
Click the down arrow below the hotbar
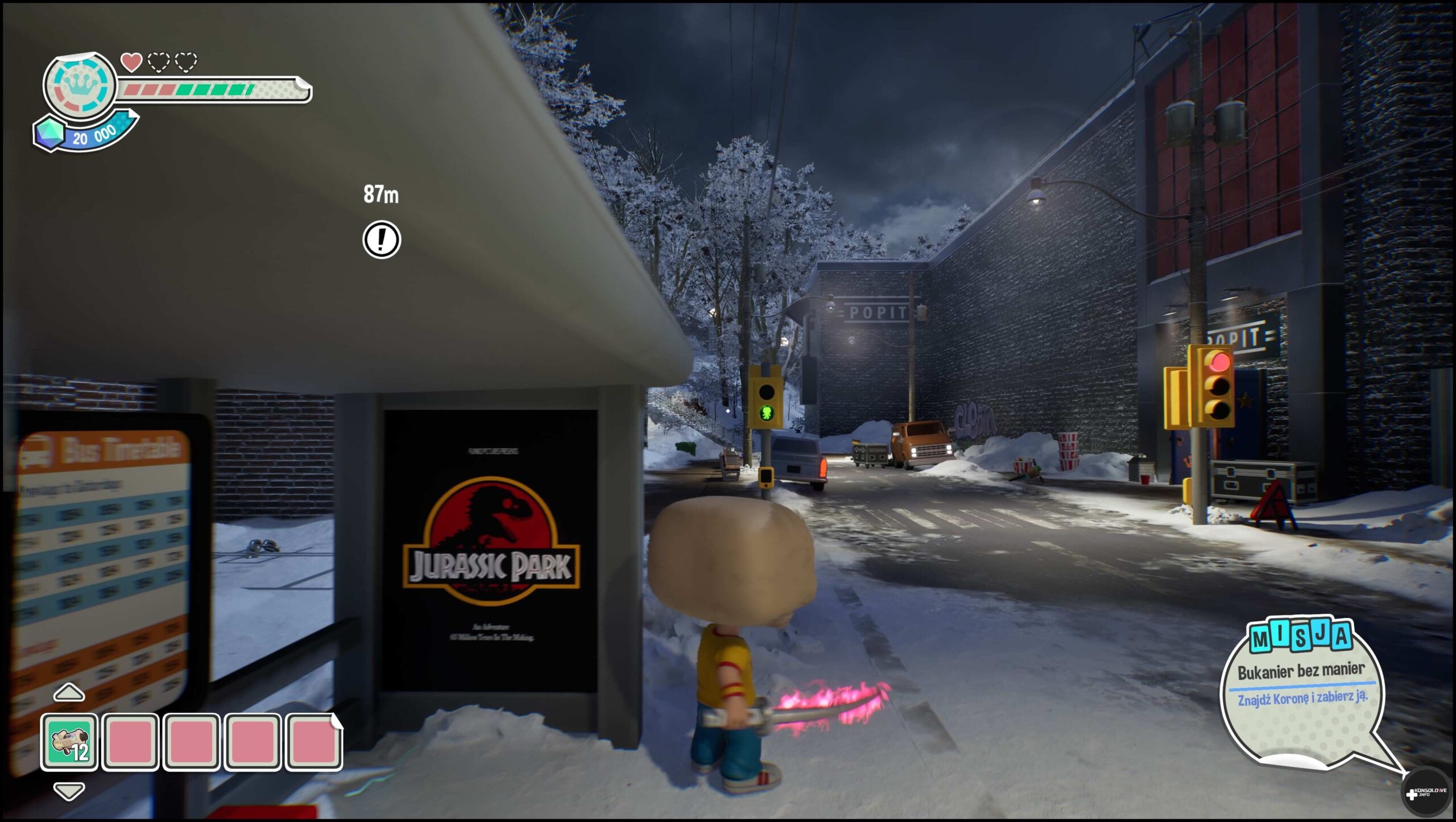69,790
